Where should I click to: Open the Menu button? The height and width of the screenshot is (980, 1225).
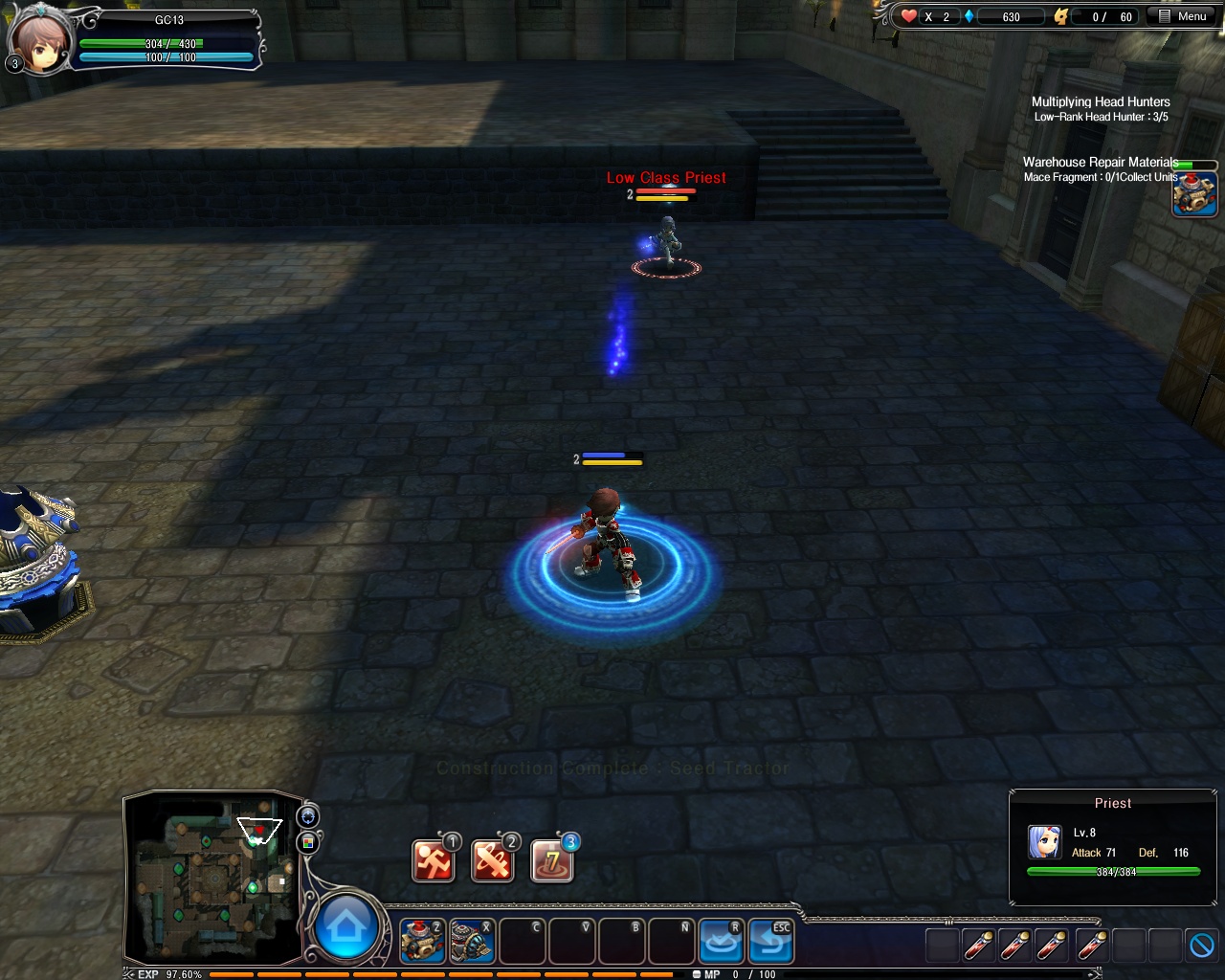[x=1182, y=16]
